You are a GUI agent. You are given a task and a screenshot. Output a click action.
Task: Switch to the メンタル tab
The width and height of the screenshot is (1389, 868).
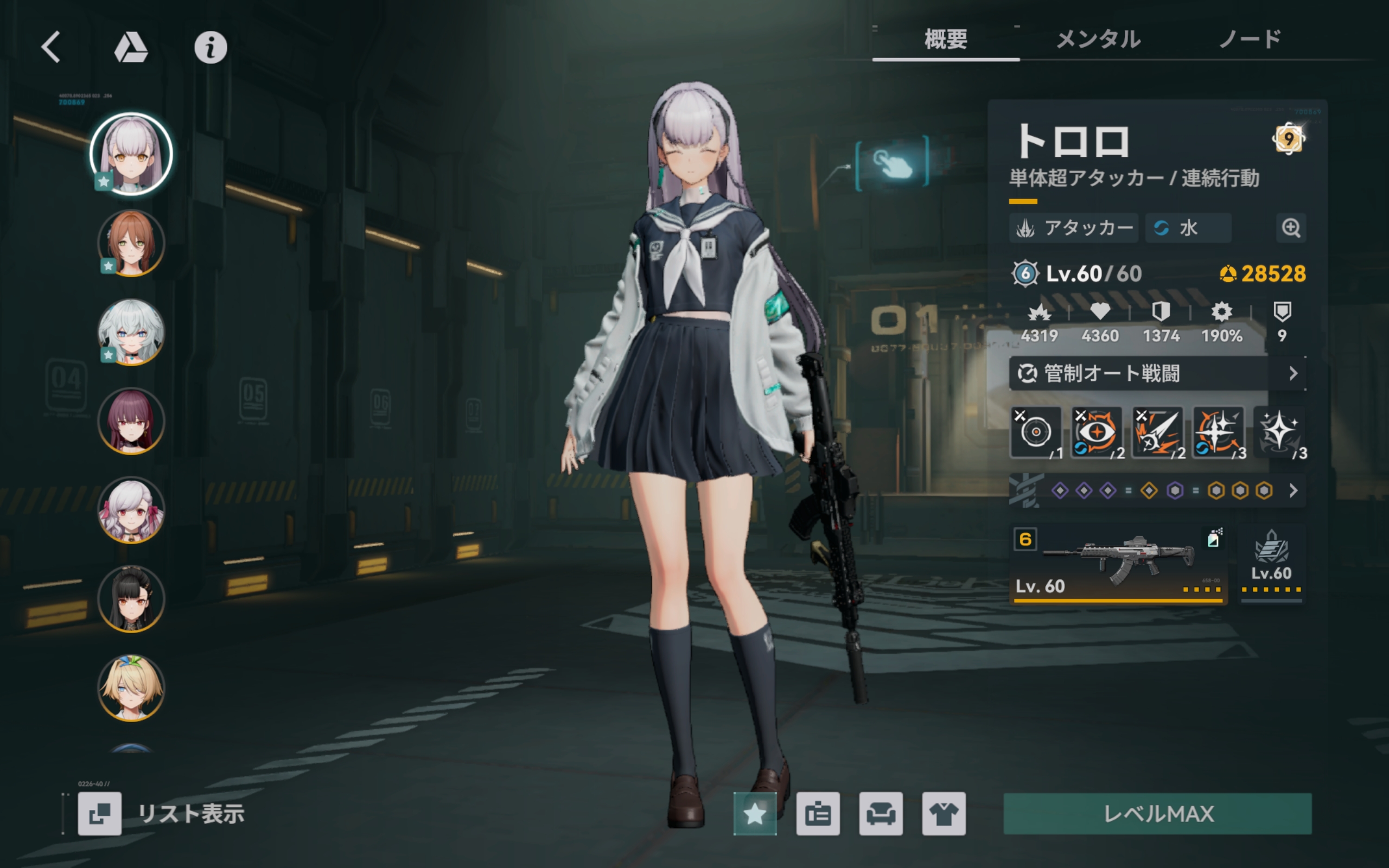(1098, 40)
